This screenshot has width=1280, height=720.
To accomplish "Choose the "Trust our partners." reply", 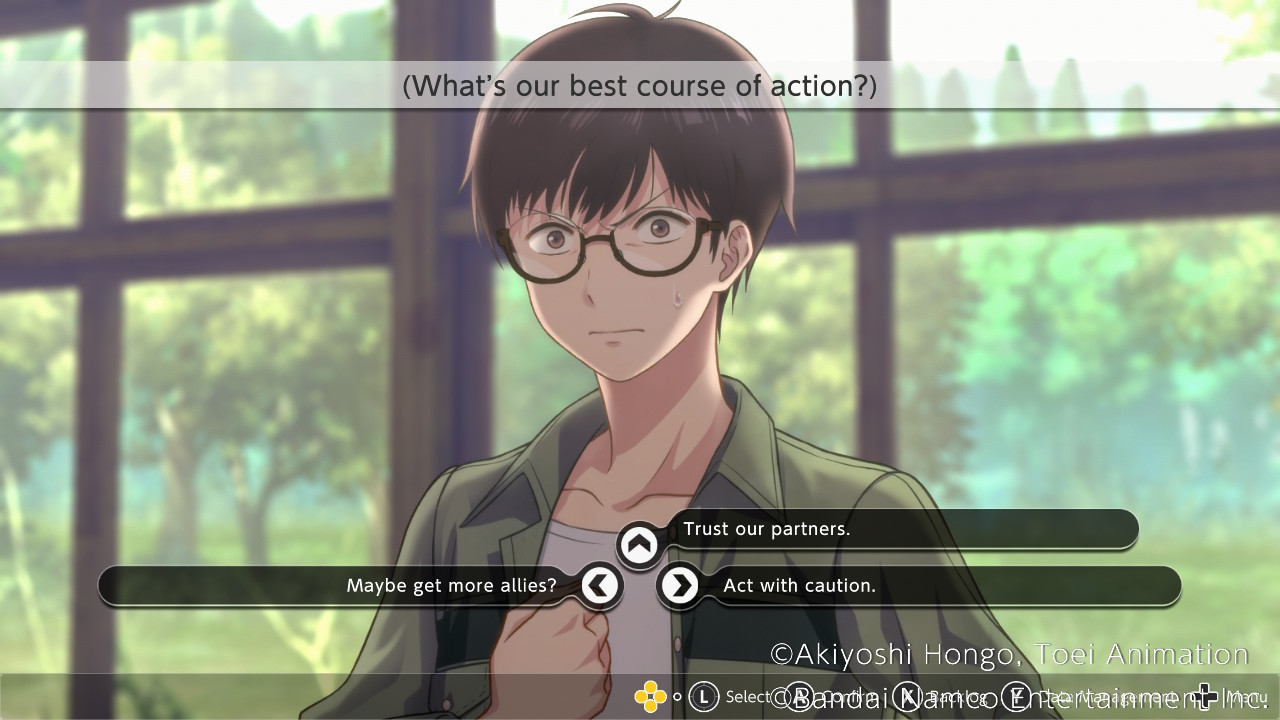I will [766, 529].
